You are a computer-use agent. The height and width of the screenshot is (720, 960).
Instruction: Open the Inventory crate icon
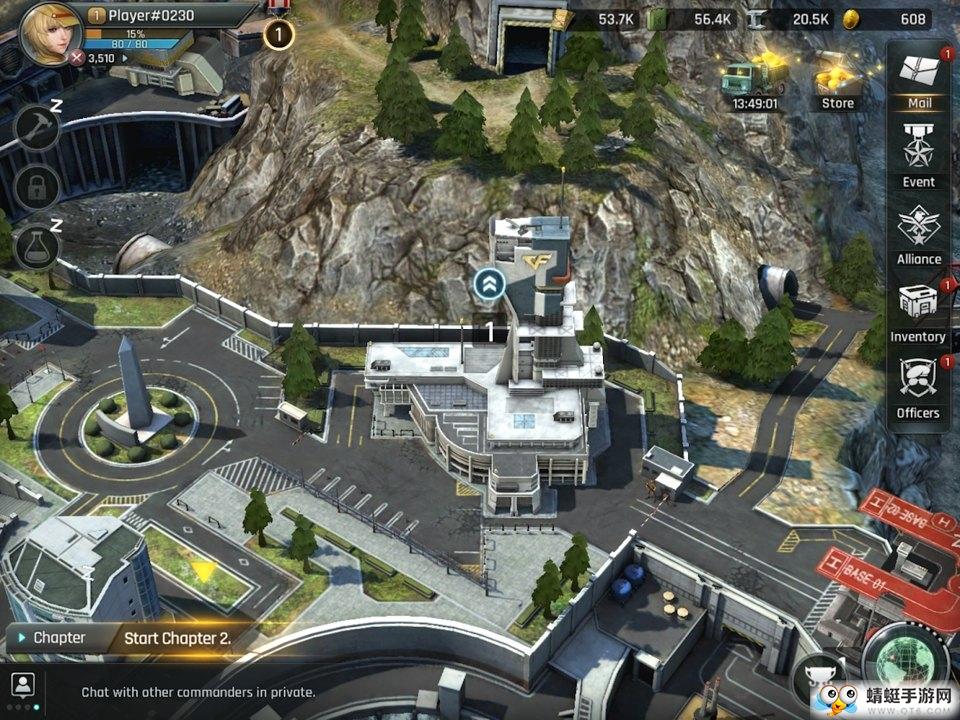click(x=918, y=311)
